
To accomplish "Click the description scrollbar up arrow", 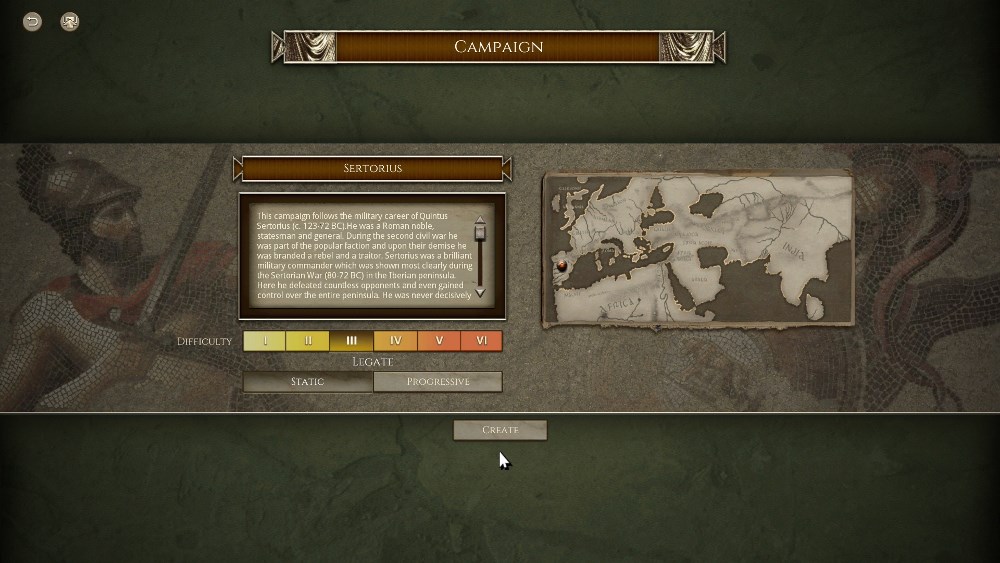I will (x=480, y=220).
